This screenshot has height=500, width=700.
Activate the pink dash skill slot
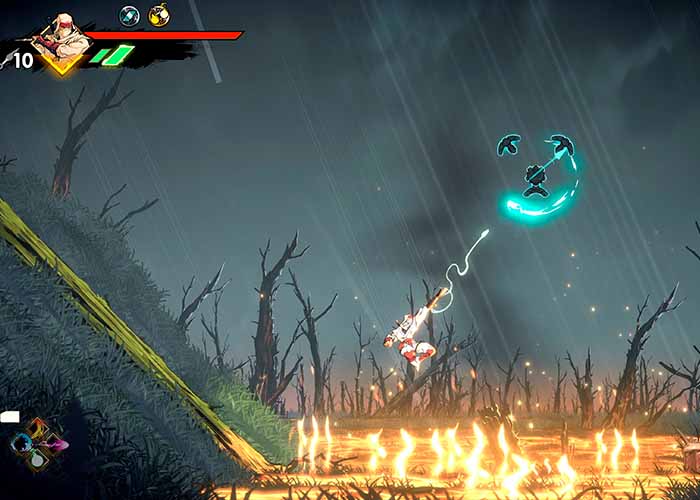[x=55, y=444]
